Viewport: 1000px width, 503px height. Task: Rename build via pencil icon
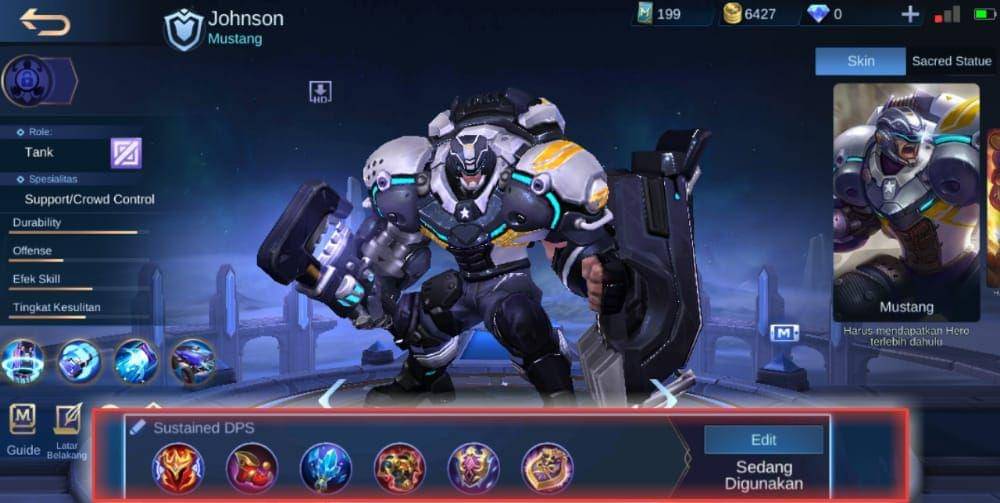[138, 427]
